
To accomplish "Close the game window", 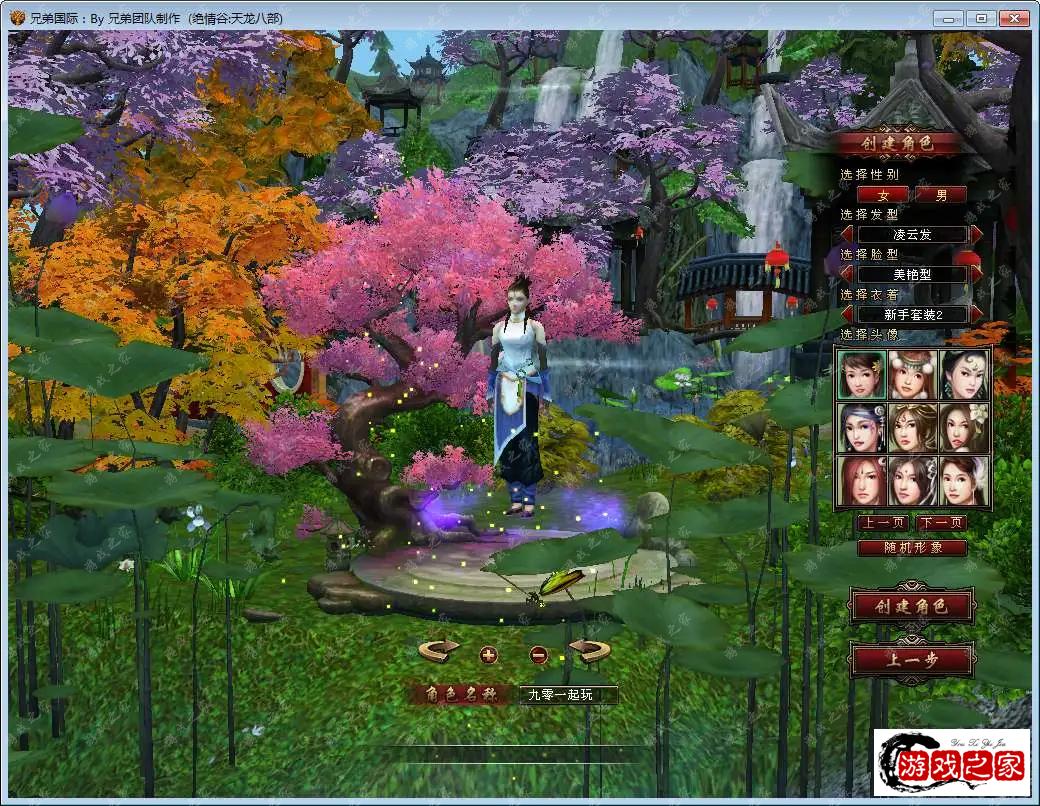I will pos(1014,18).
